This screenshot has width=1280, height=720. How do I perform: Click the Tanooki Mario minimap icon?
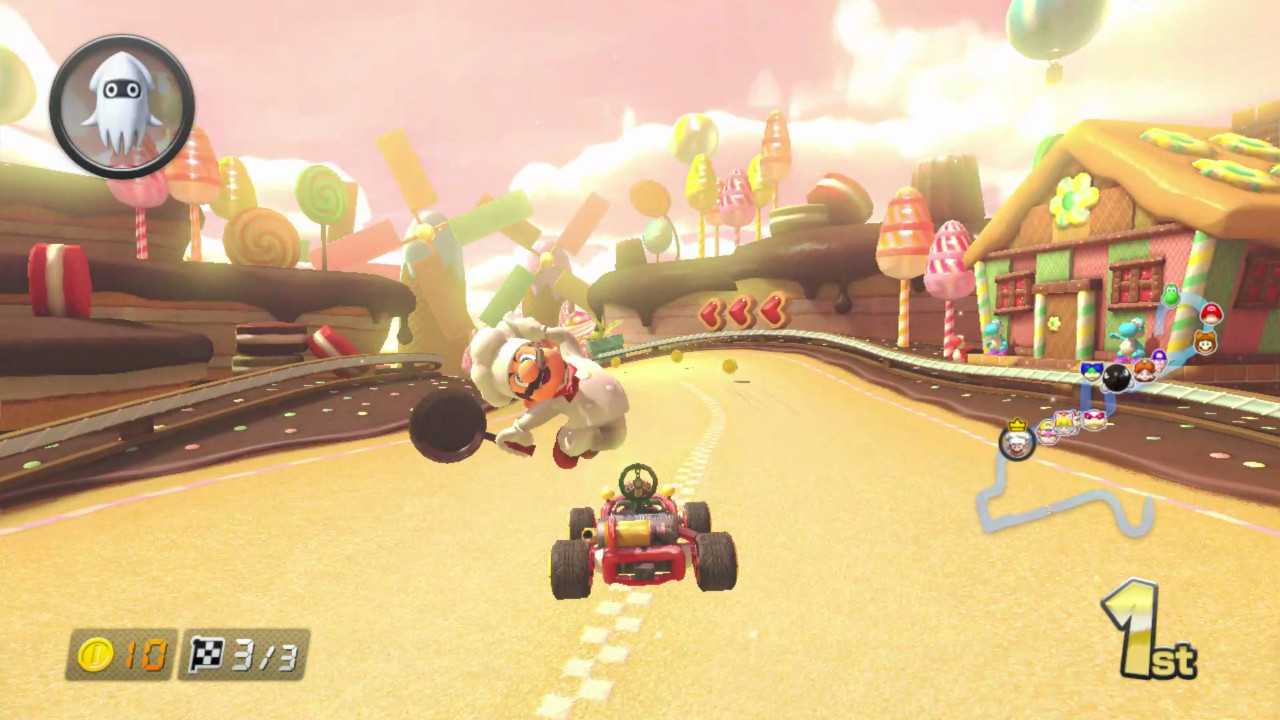coord(1206,342)
